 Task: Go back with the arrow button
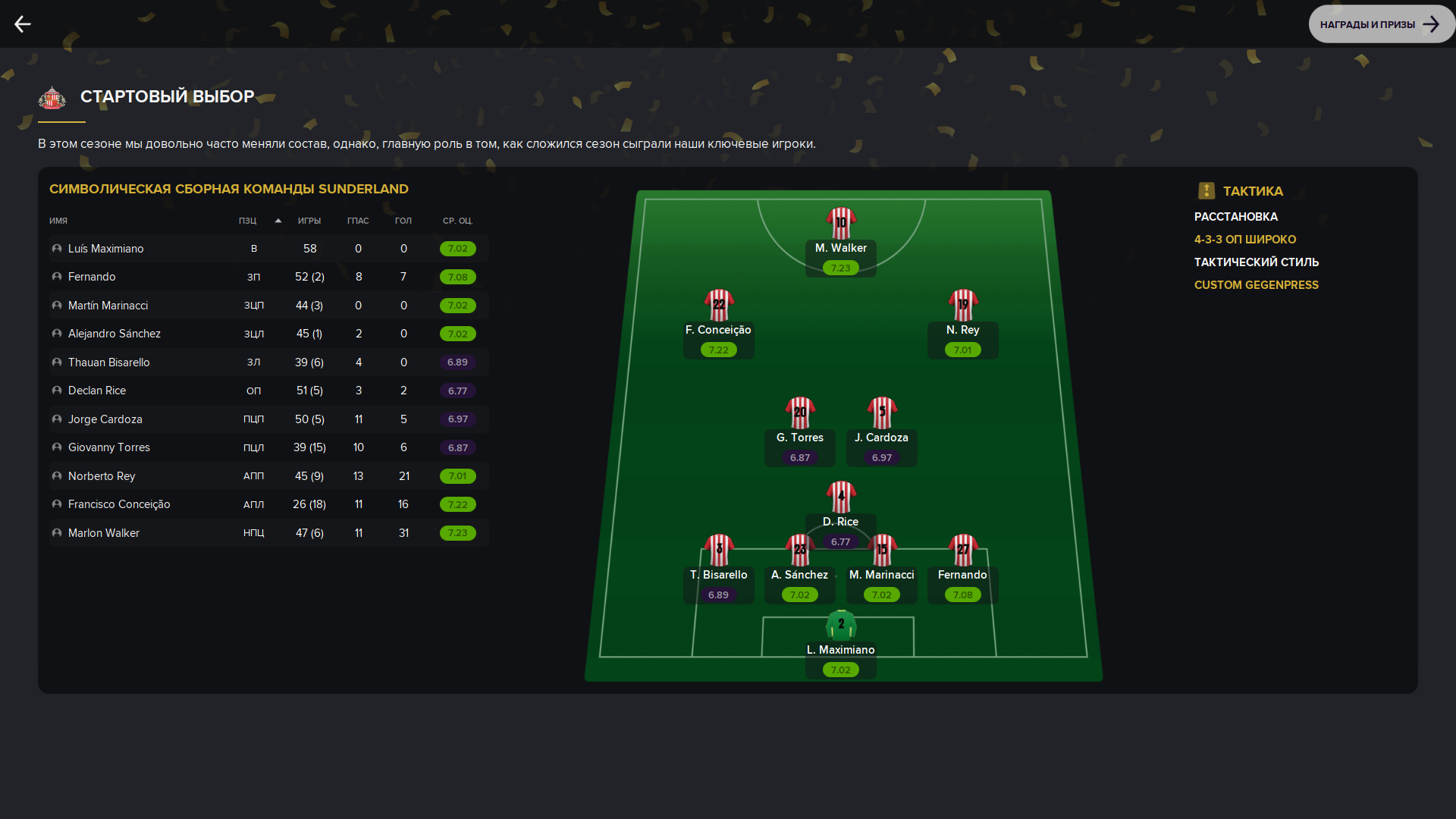(x=23, y=24)
